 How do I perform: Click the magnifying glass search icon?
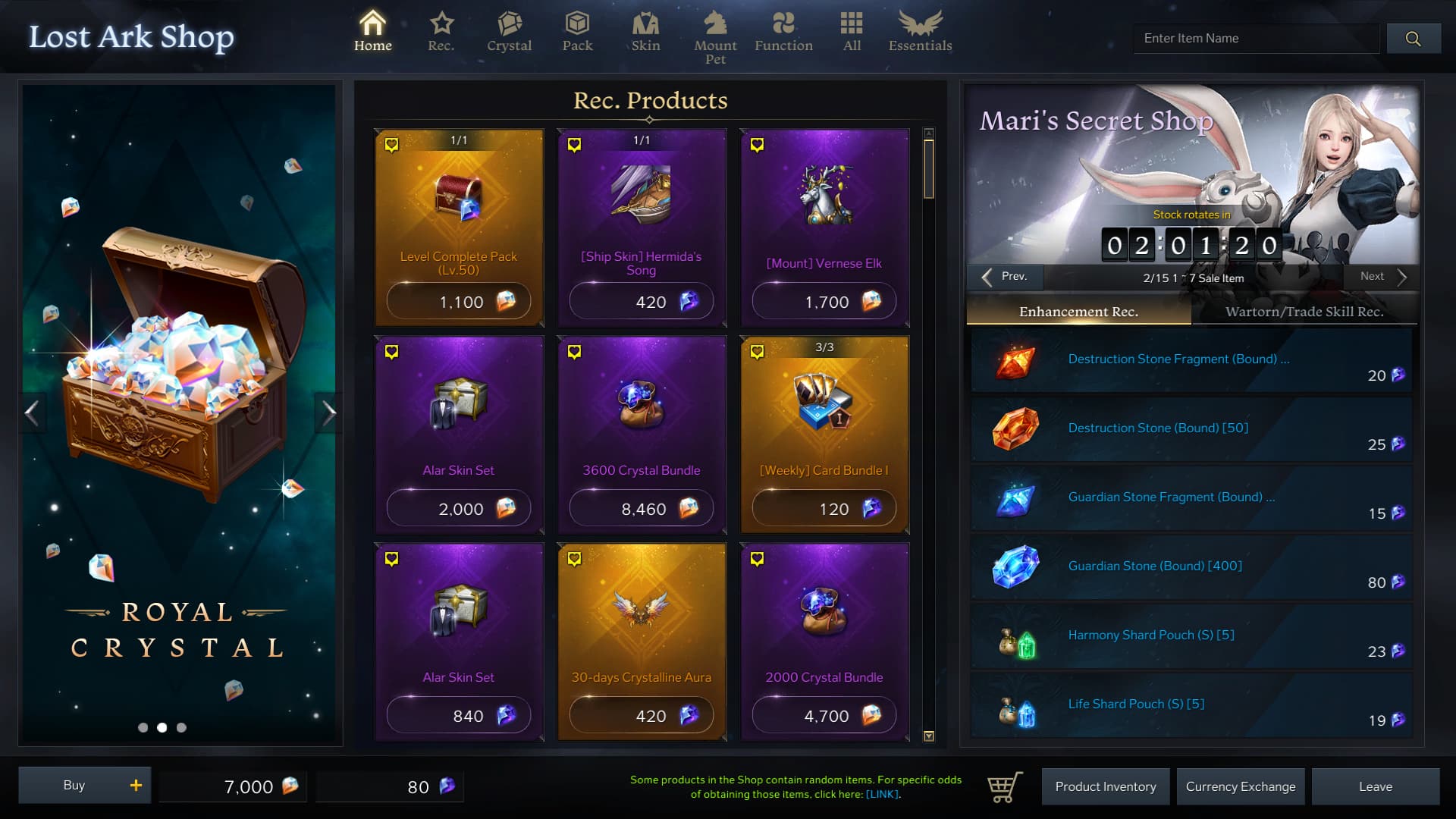[1413, 38]
